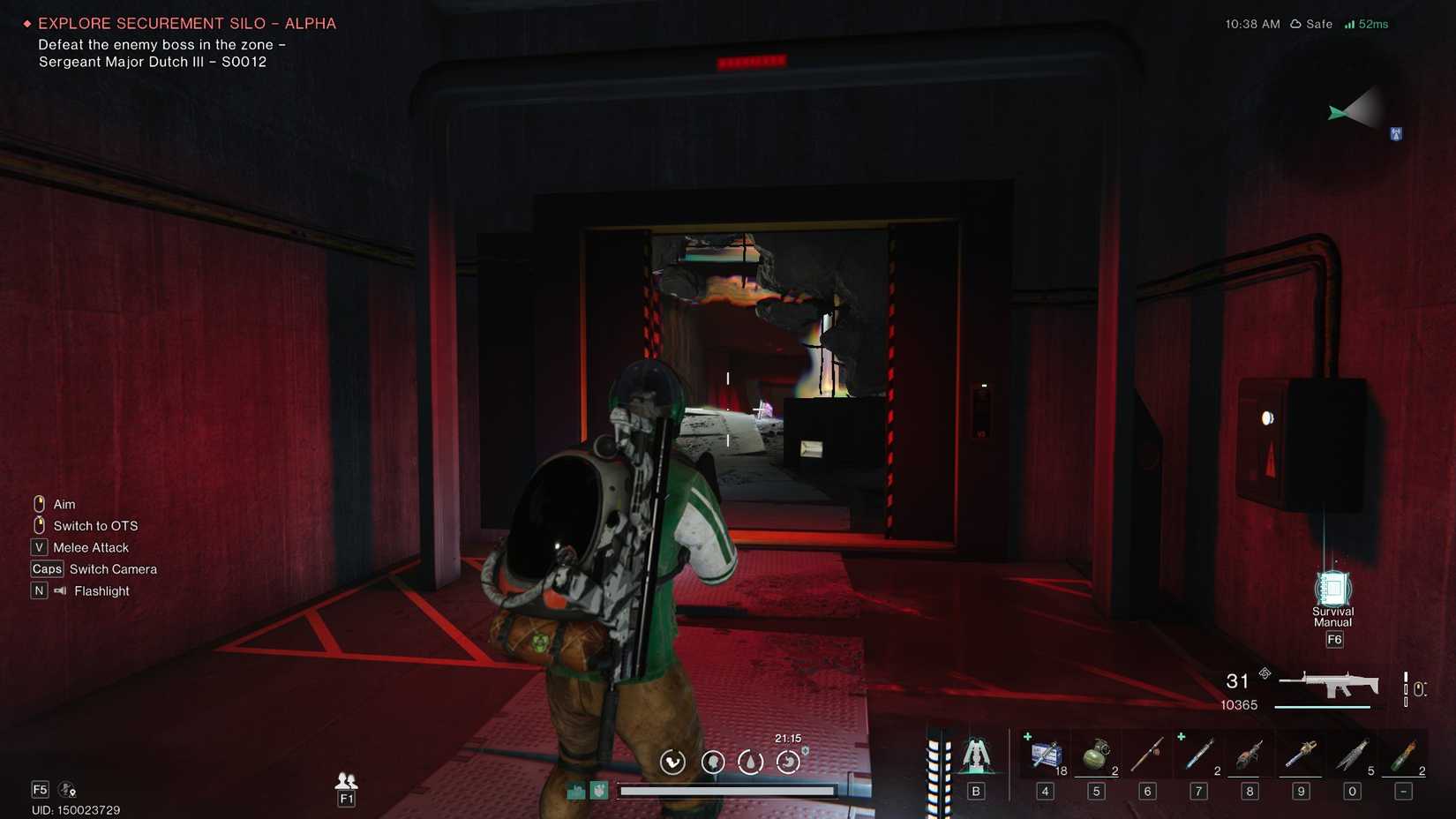Select the arrows in slot 0
Image resolution: width=1456 pixels, height=819 pixels.
click(x=1352, y=755)
